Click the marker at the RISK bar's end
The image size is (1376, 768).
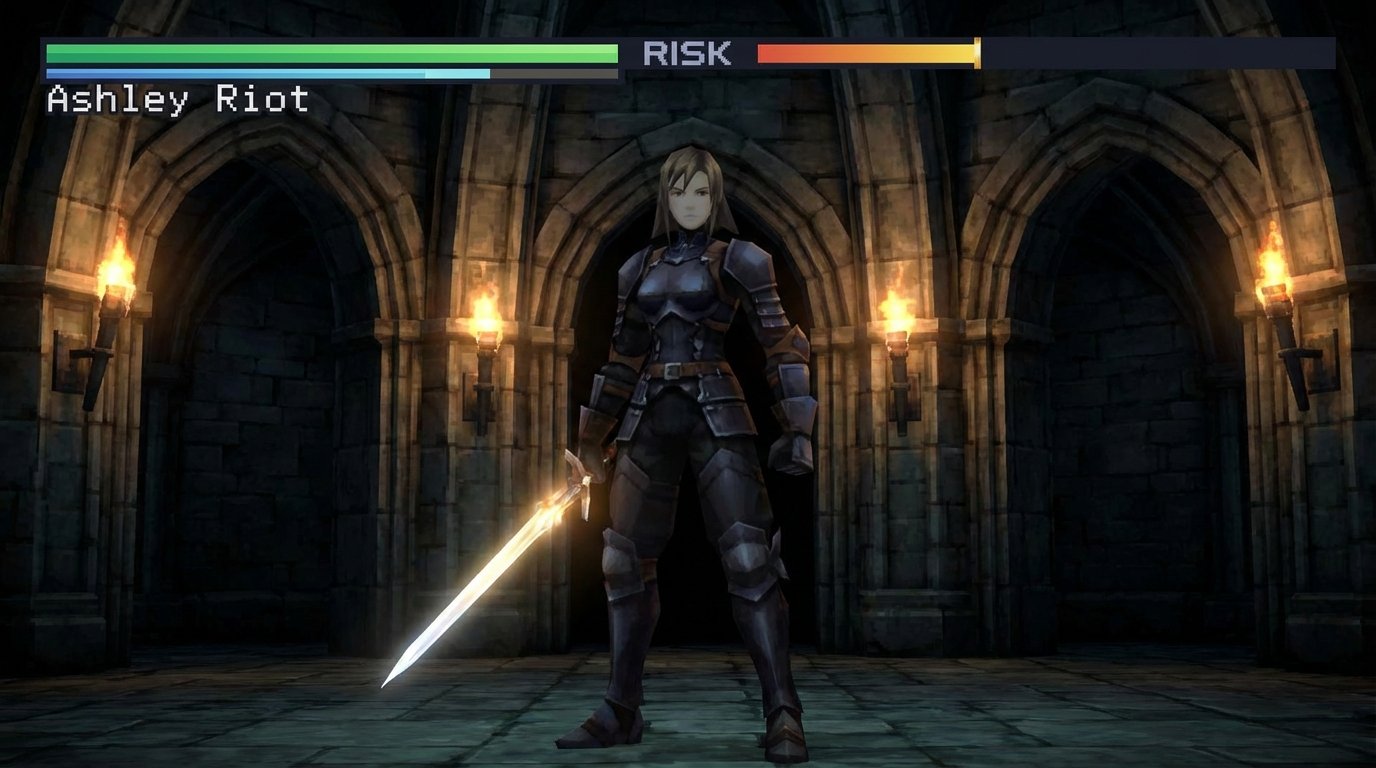click(x=976, y=50)
